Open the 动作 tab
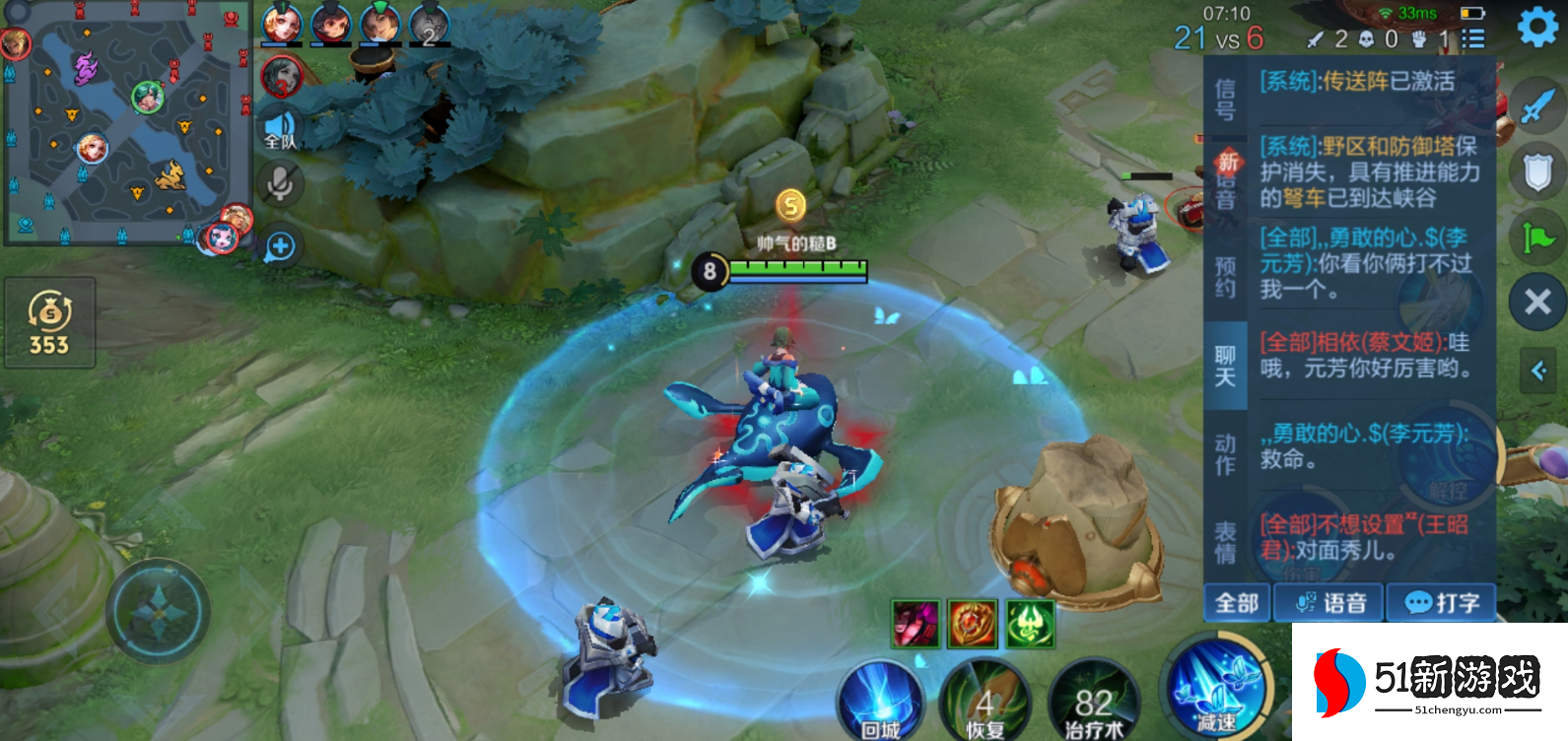The width and height of the screenshot is (1568, 741). tap(1225, 454)
